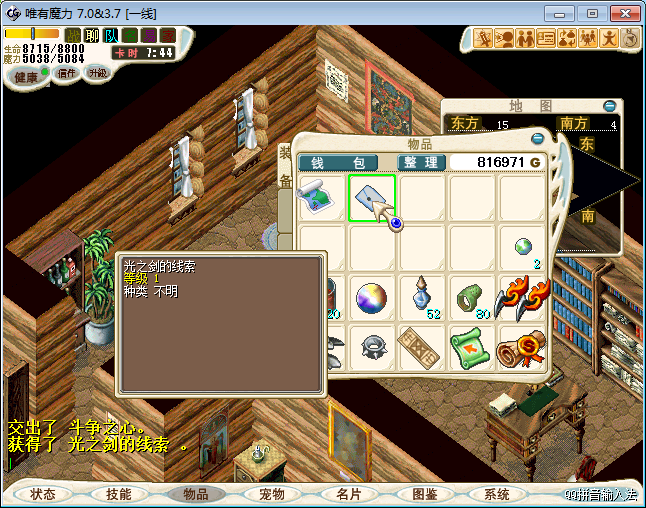Click the 整理 sort button
Viewport: 646px width, 508px height.
pos(421,162)
